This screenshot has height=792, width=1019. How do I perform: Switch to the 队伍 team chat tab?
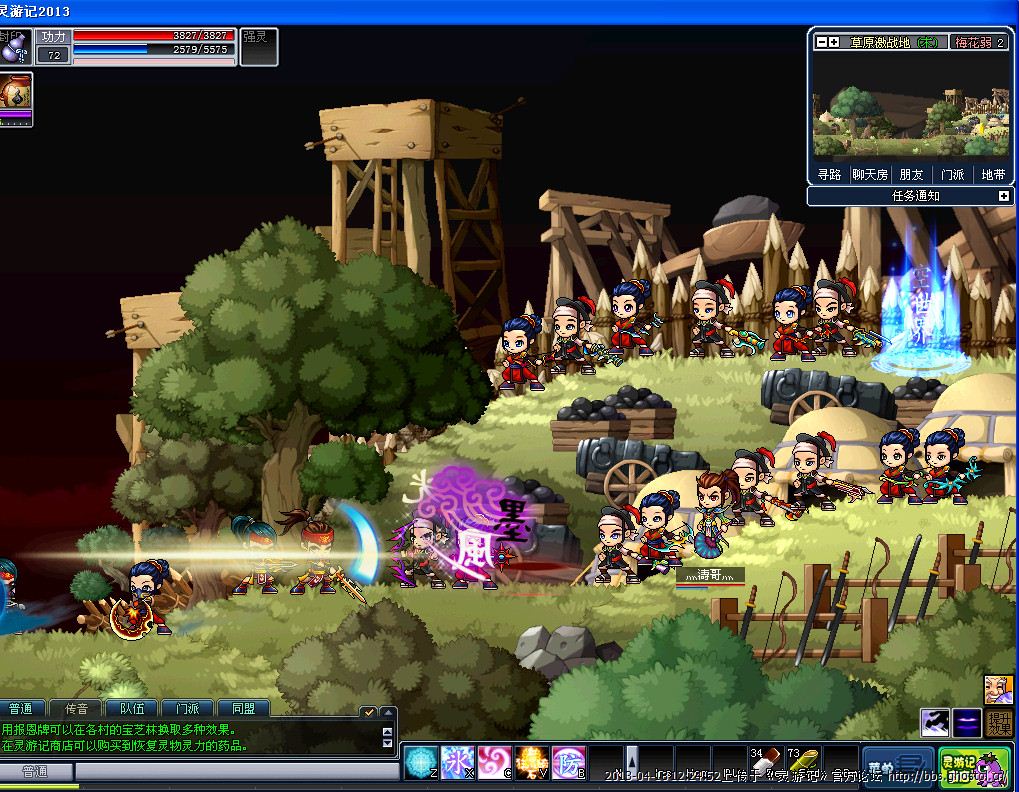point(132,708)
